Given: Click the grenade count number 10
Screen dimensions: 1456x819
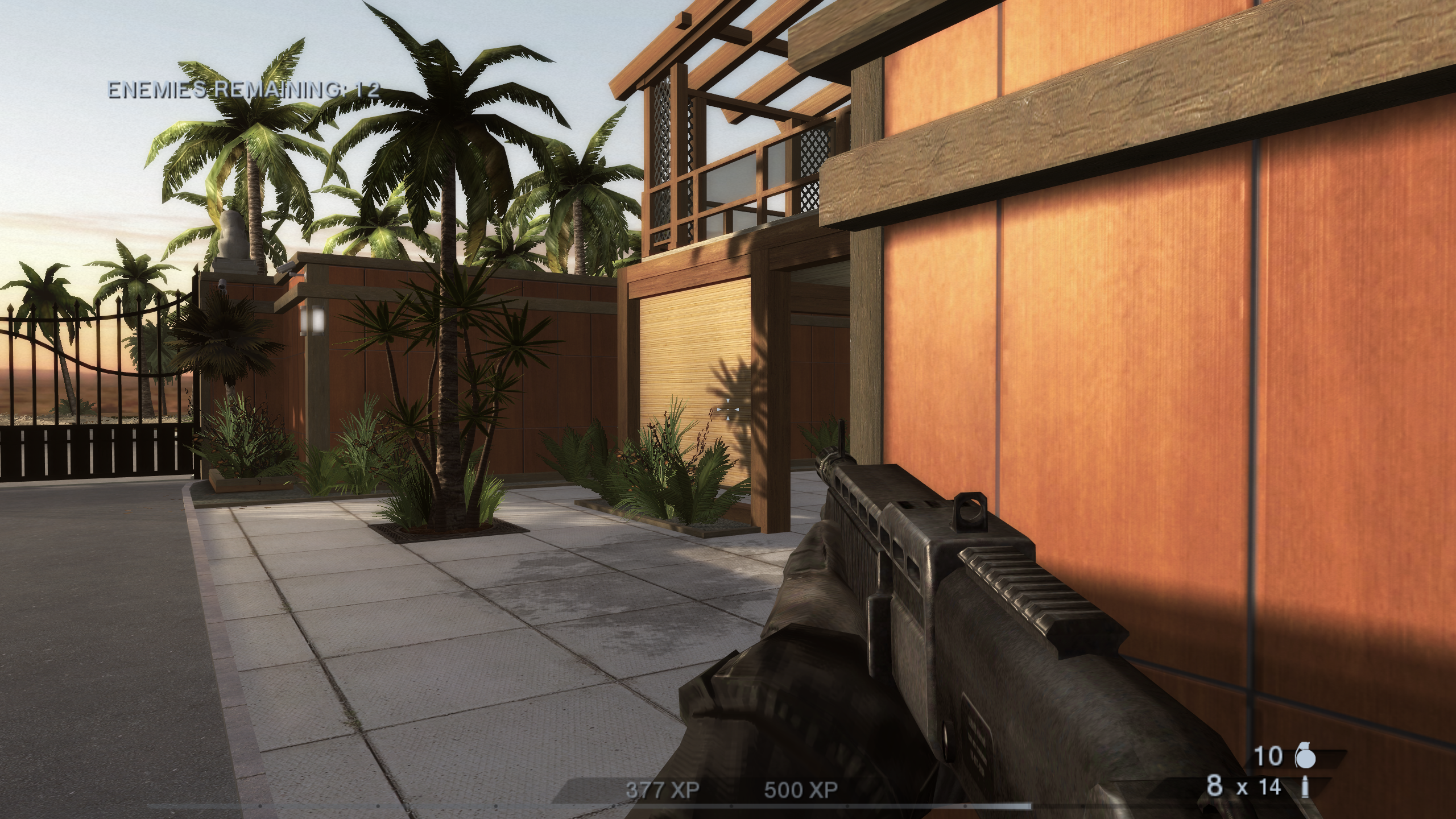Looking at the screenshot, I should click(x=1269, y=756).
